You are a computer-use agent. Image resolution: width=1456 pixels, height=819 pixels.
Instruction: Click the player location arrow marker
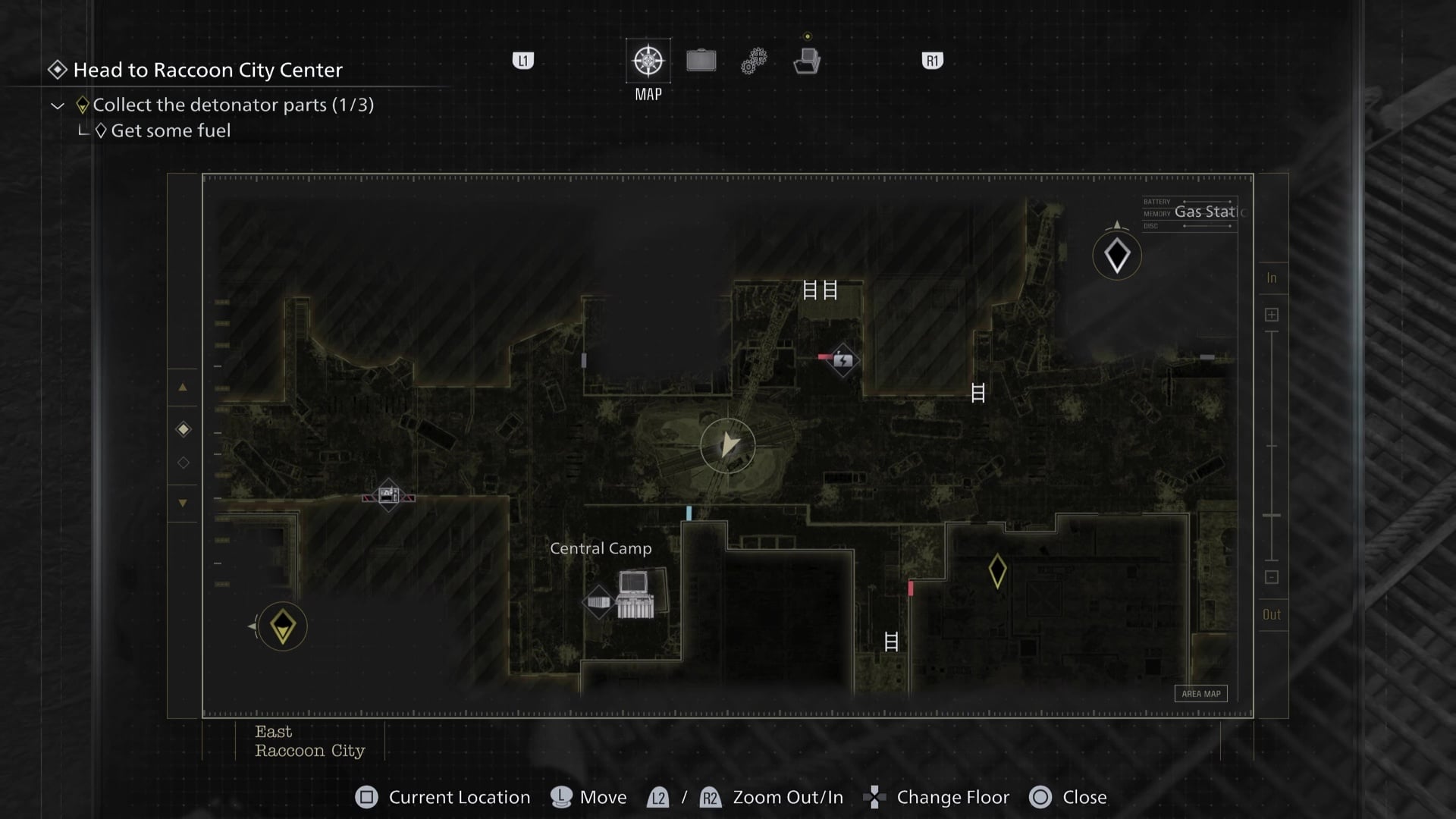click(728, 445)
